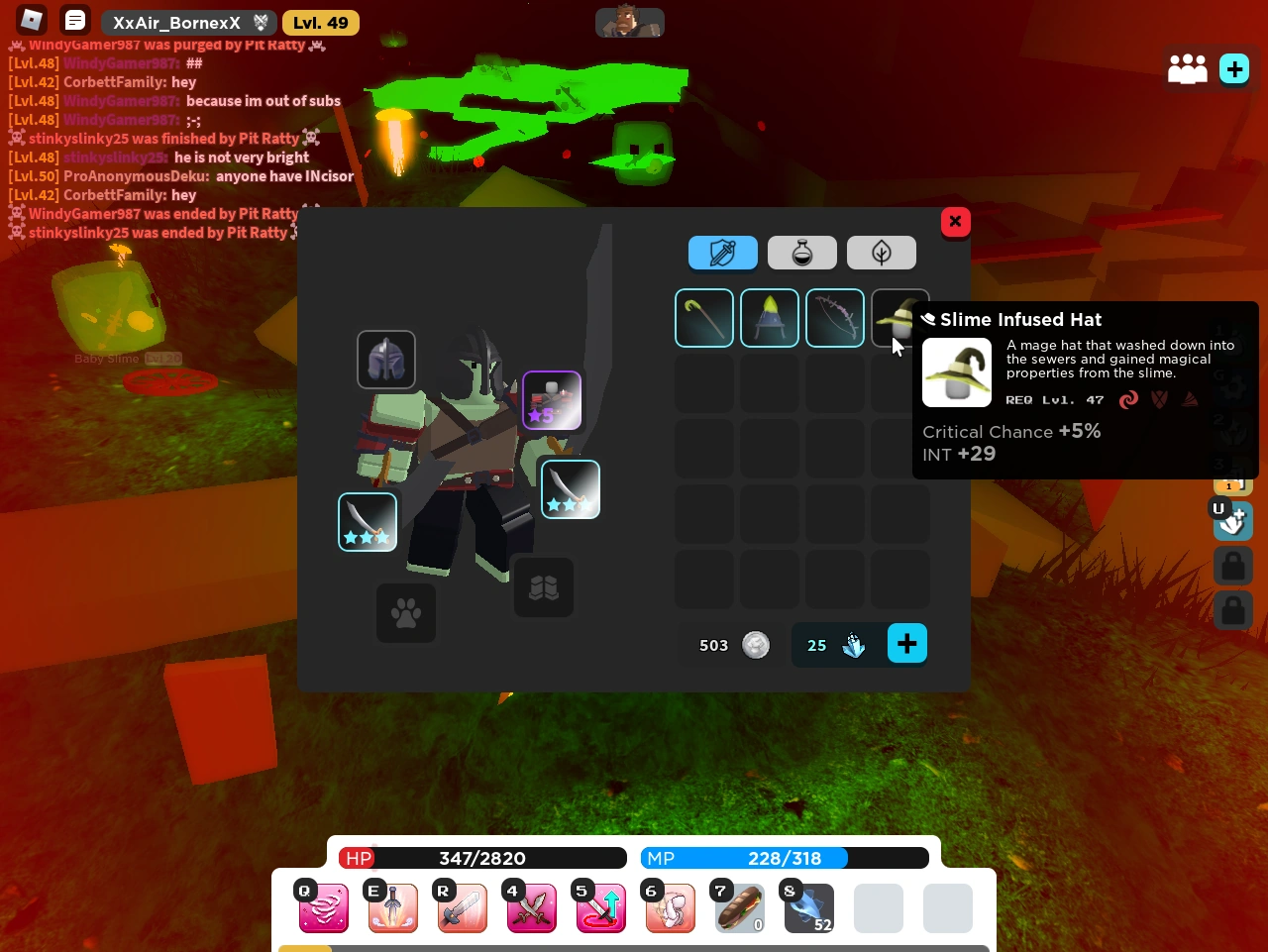Select the plant/nature inventory tab
The height and width of the screenshot is (952, 1268).
pos(881,253)
